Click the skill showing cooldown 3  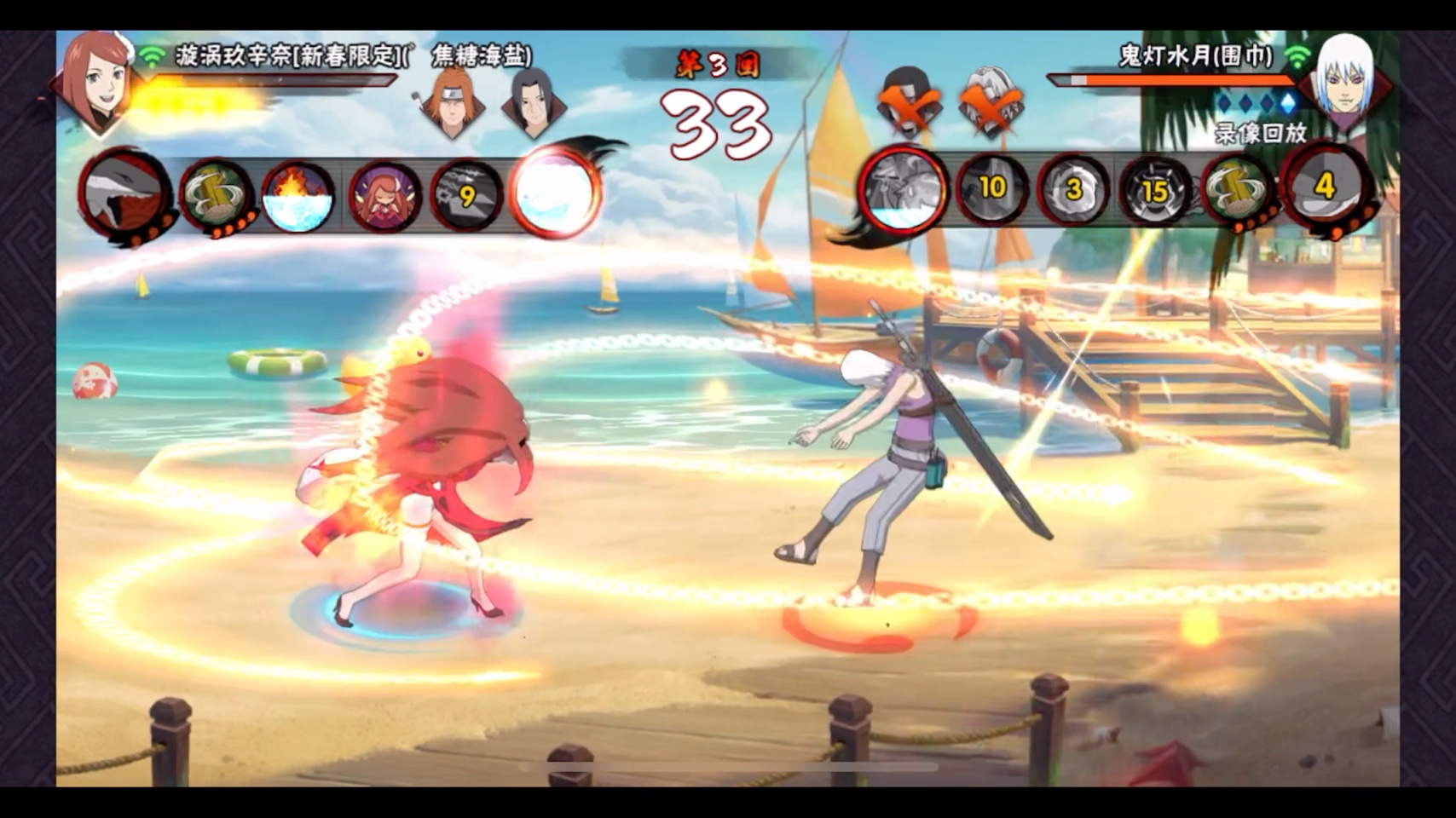pos(1073,189)
